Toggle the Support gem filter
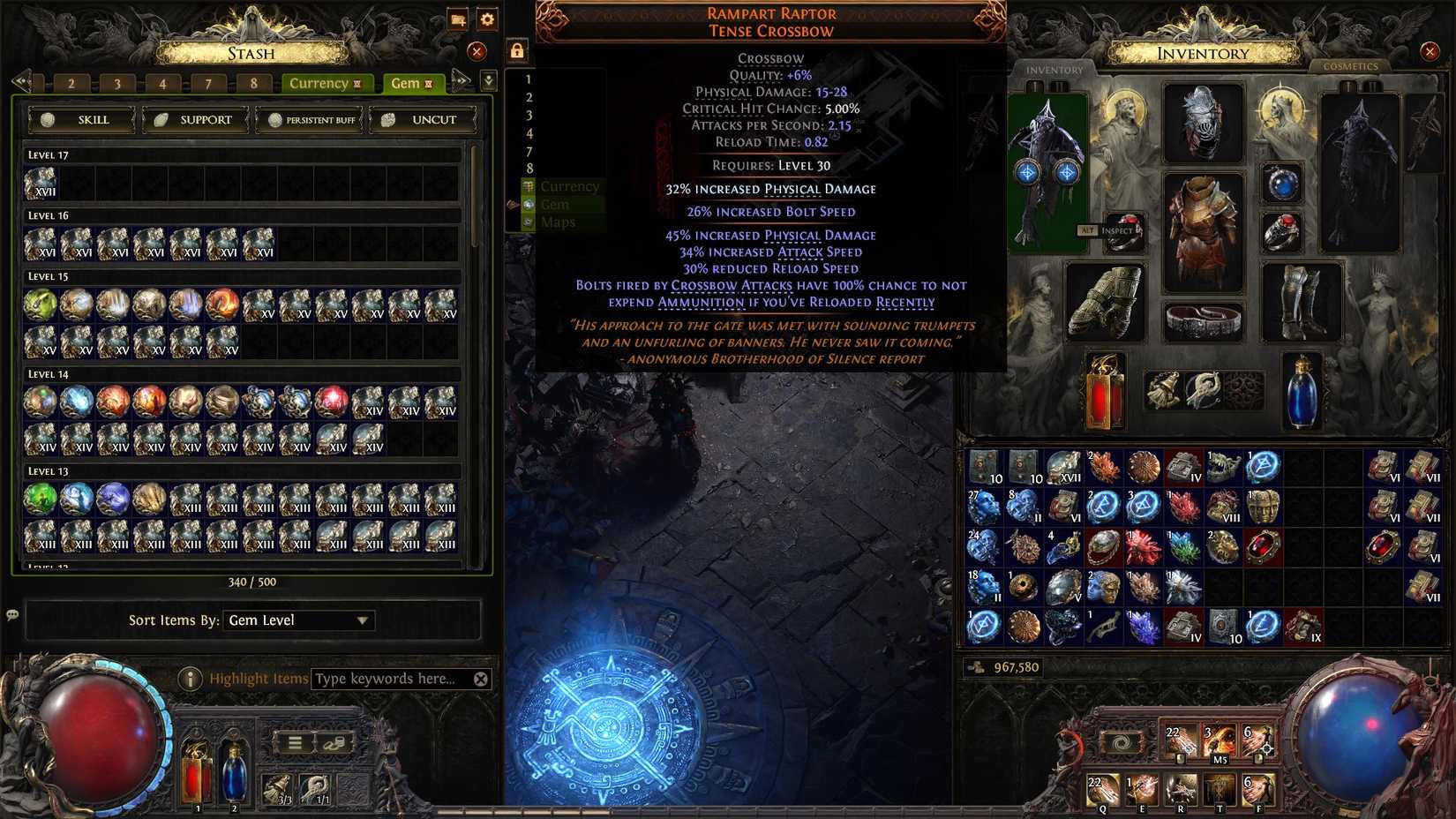 point(194,119)
